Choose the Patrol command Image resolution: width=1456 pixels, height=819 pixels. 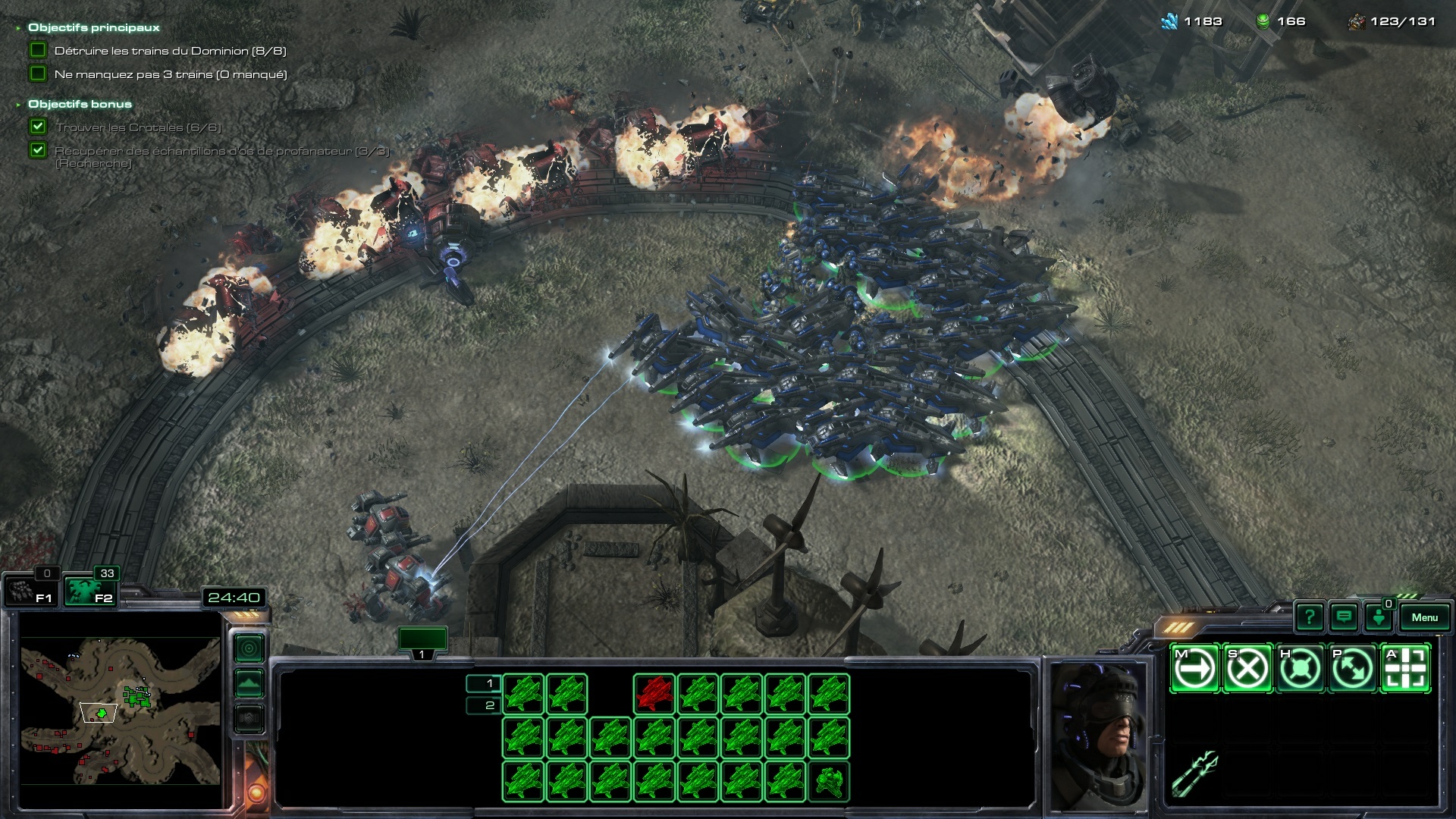click(x=1352, y=669)
